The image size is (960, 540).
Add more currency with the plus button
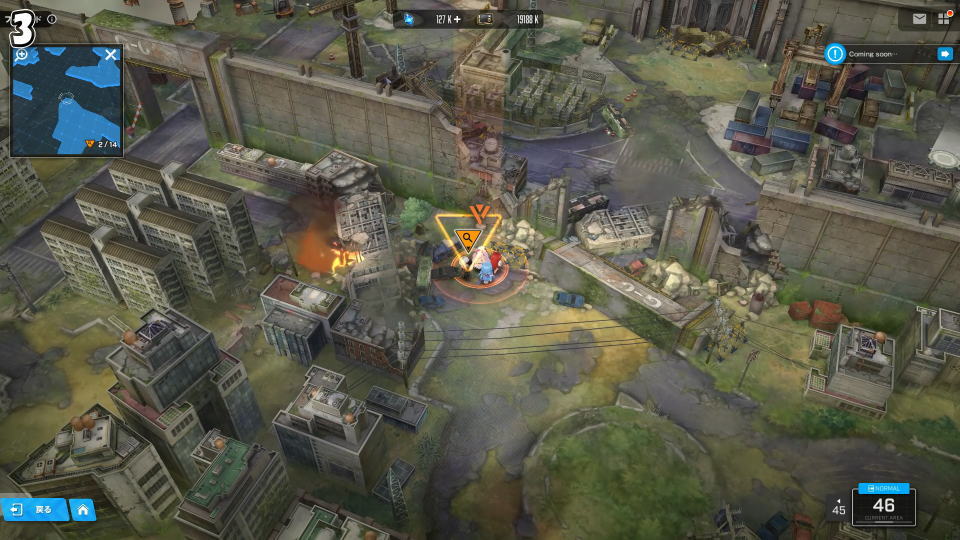point(458,19)
